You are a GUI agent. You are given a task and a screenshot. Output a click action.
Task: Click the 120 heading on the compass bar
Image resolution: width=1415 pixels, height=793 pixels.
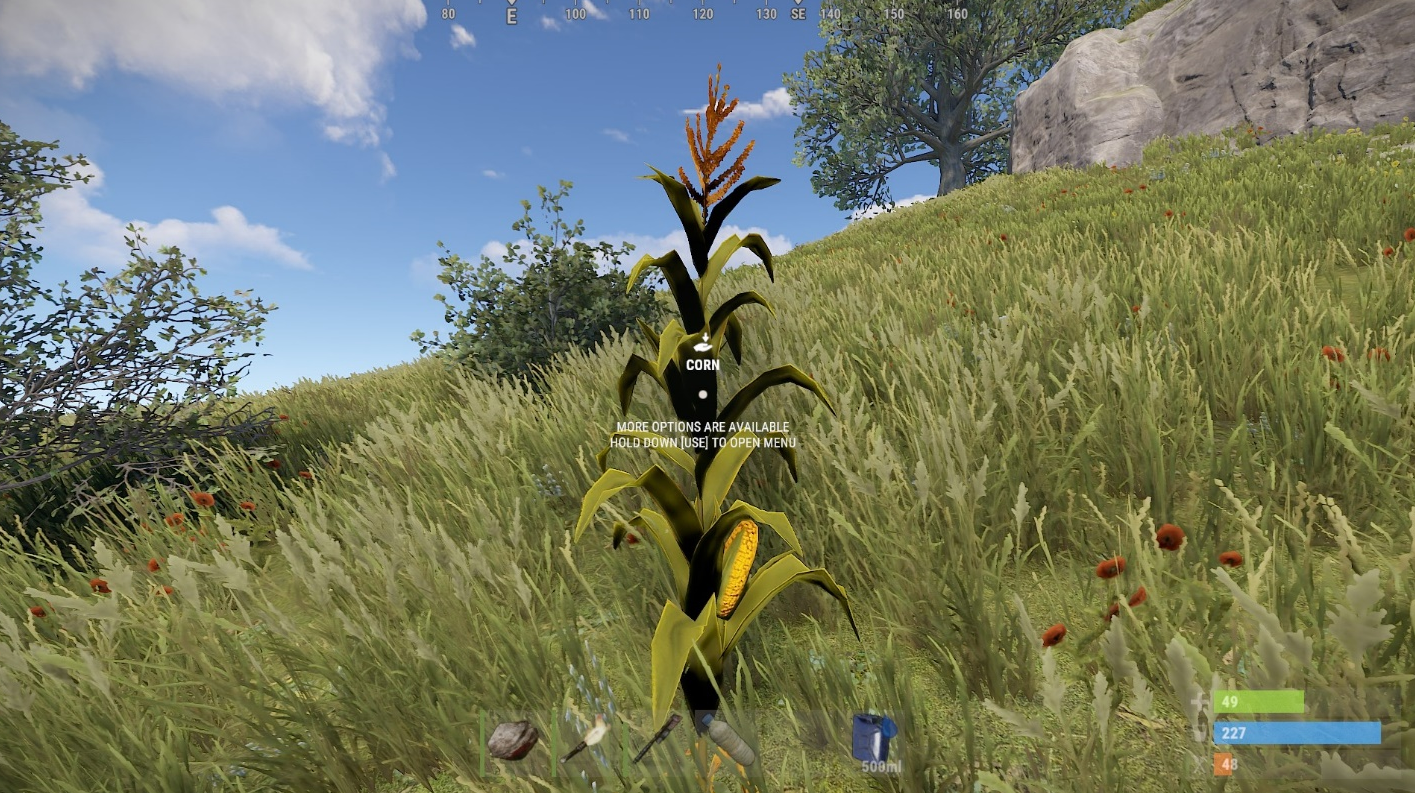pyautogui.click(x=703, y=15)
